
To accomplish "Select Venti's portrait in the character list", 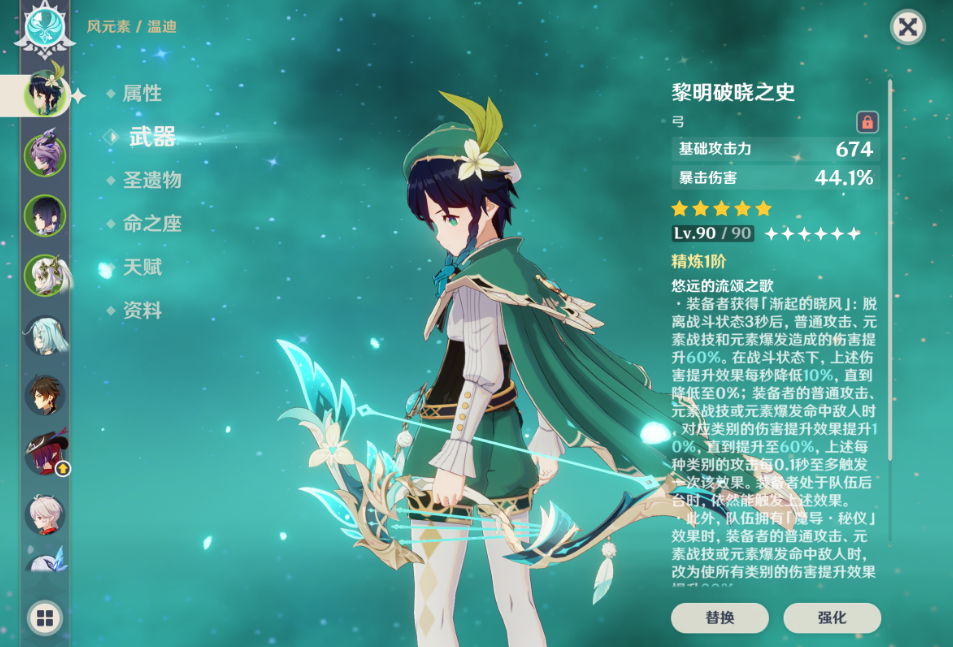I will coord(45,94).
